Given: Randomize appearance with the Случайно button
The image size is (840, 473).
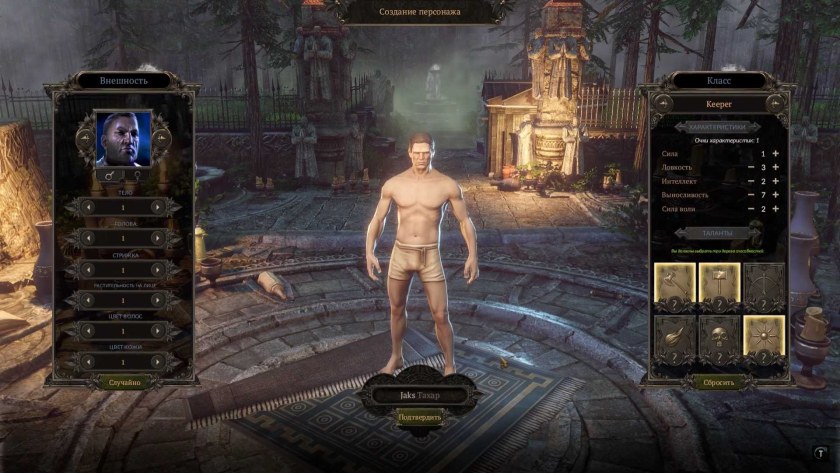Looking at the screenshot, I should pos(124,382).
